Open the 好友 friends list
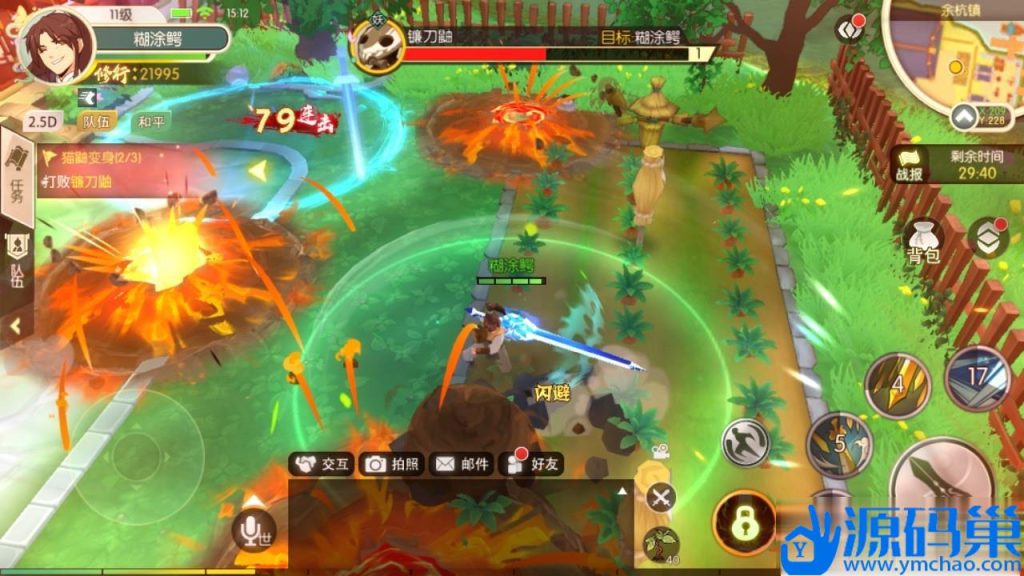The height and width of the screenshot is (576, 1024). [x=534, y=463]
